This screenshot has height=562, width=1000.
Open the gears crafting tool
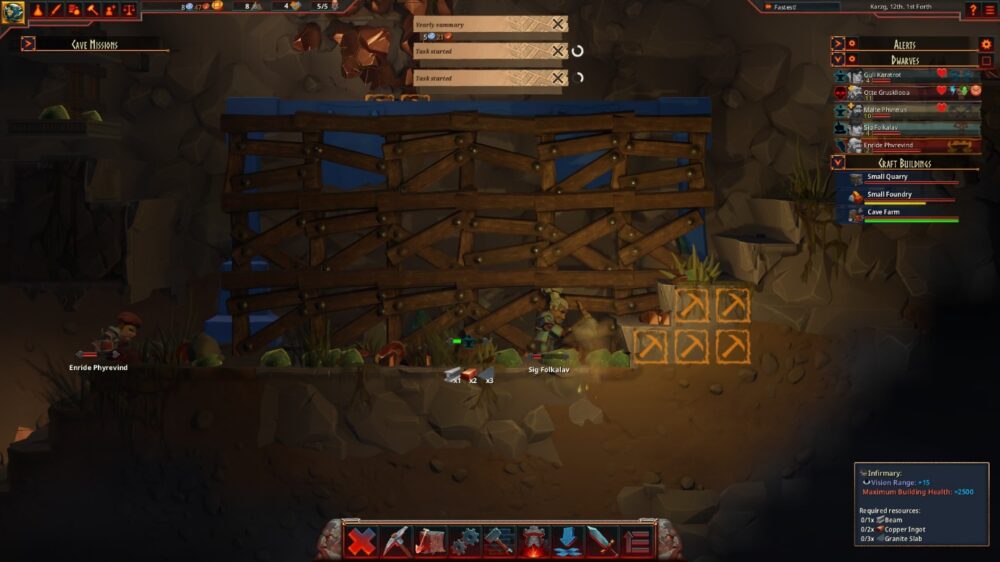click(465, 541)
